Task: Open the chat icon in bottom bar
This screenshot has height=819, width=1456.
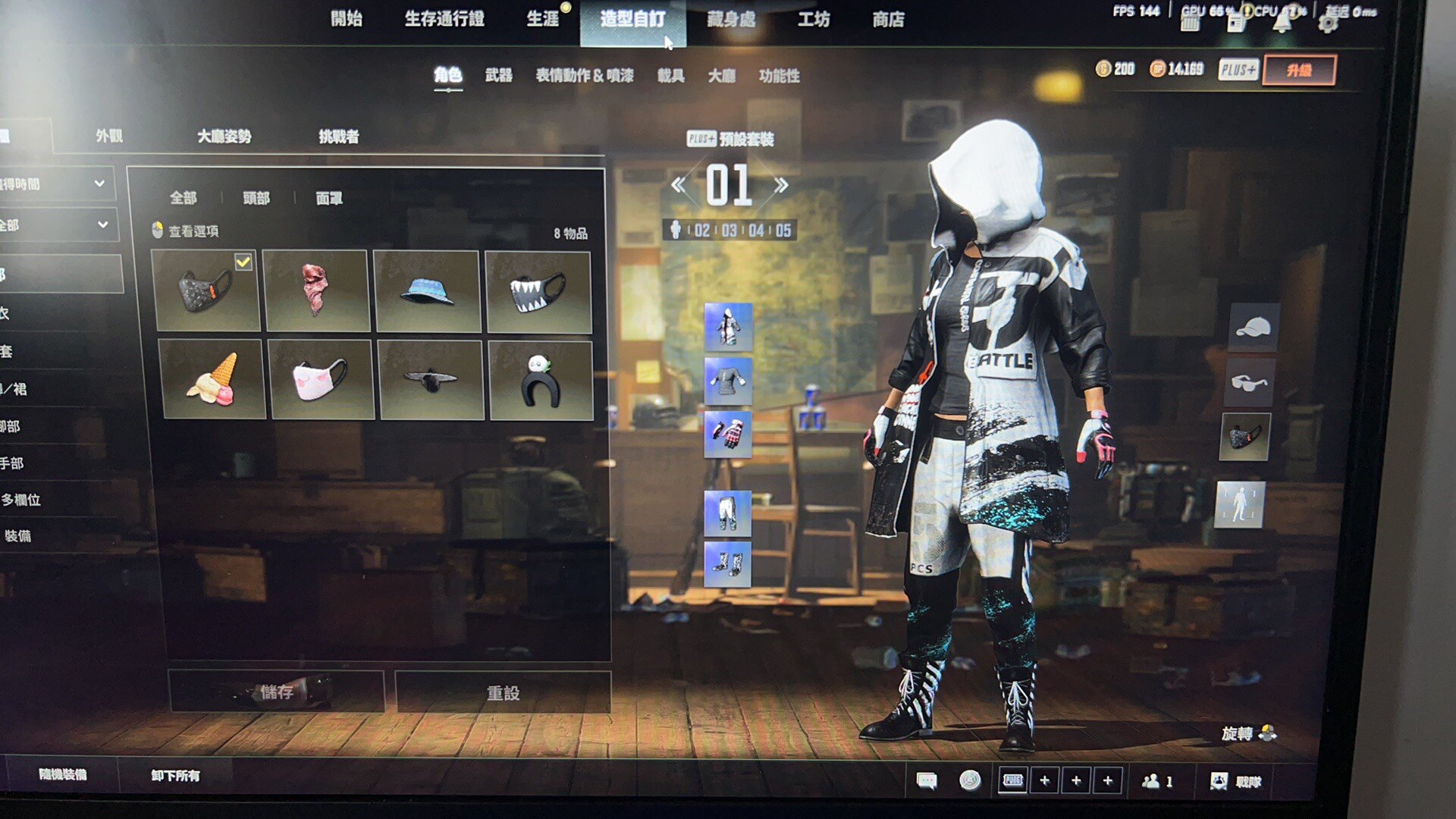Action: click(x=927, y=780)
